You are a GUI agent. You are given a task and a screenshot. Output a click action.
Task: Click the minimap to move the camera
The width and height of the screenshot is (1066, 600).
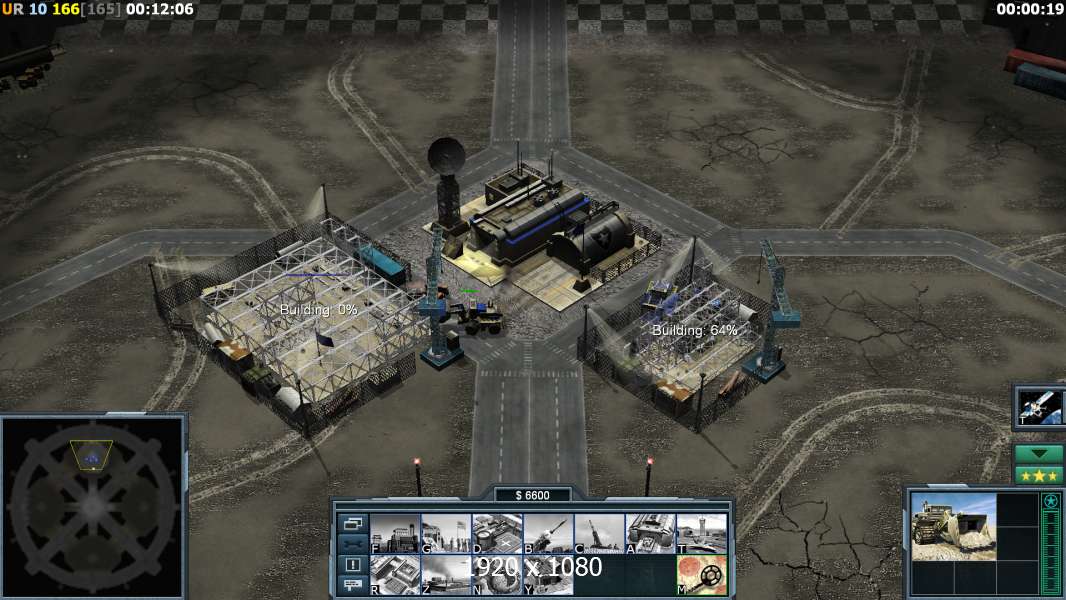(93, 505)
